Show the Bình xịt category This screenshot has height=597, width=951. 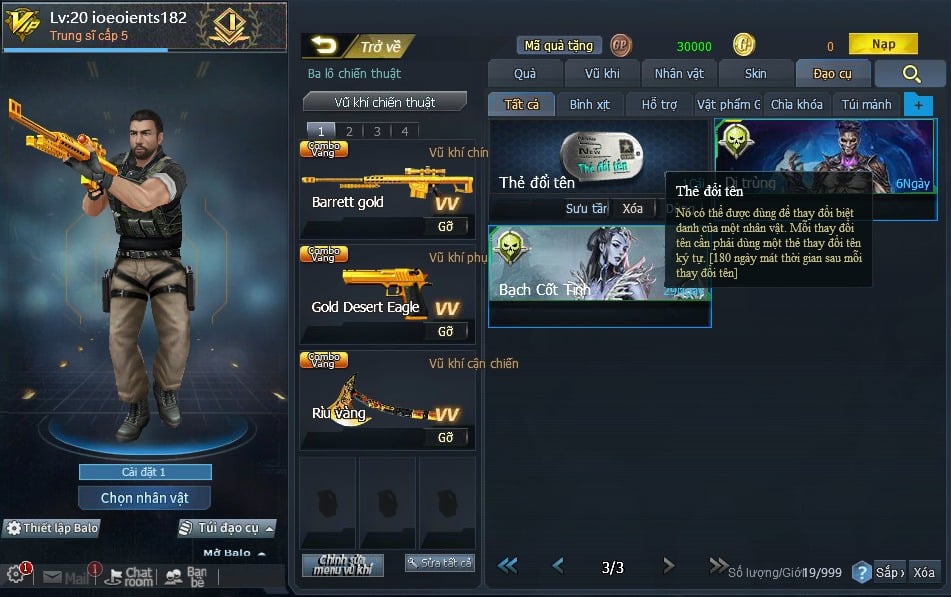[x=589, y=104]
